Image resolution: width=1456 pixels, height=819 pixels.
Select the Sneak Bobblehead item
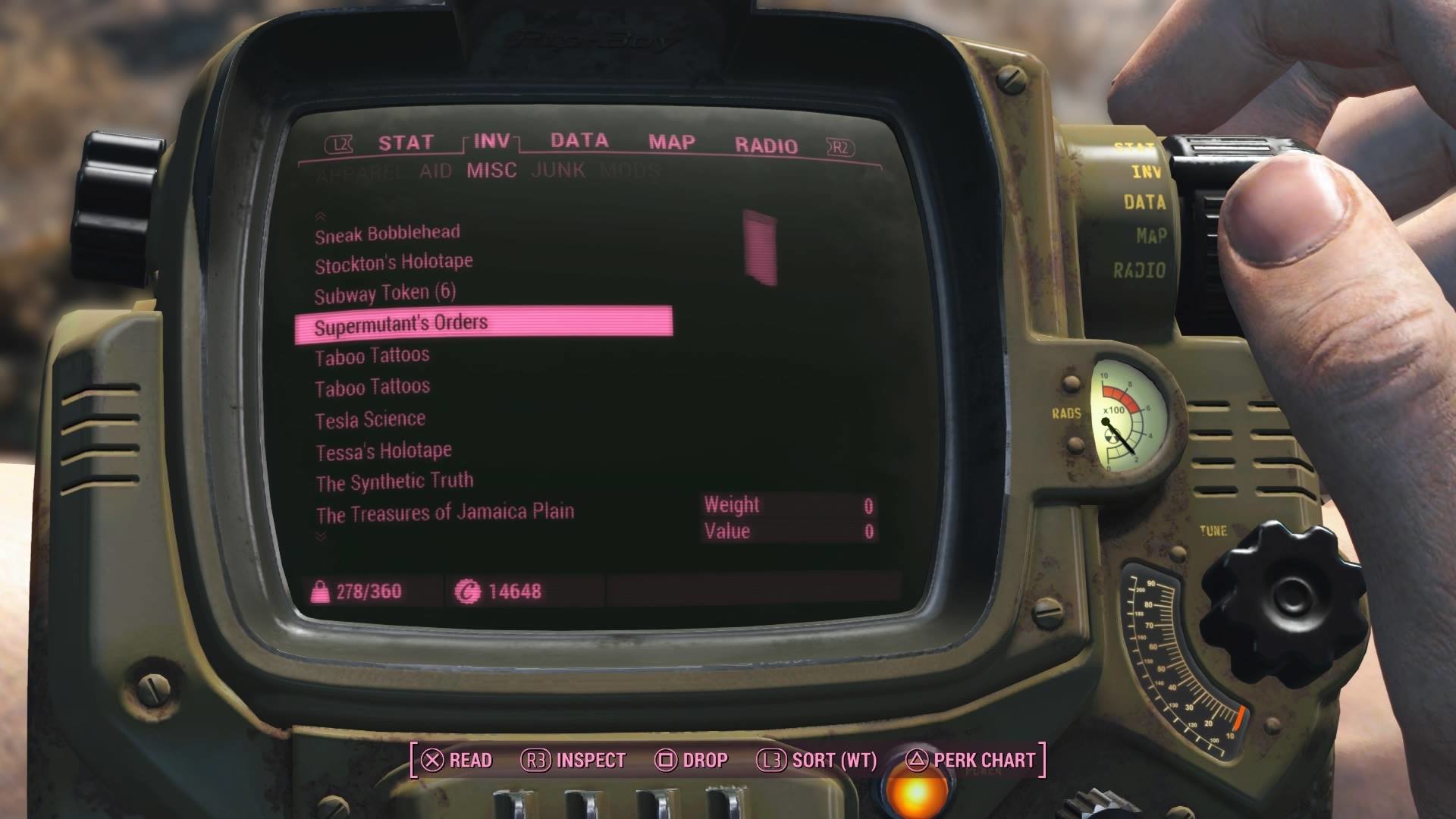[x=388, y=234]
